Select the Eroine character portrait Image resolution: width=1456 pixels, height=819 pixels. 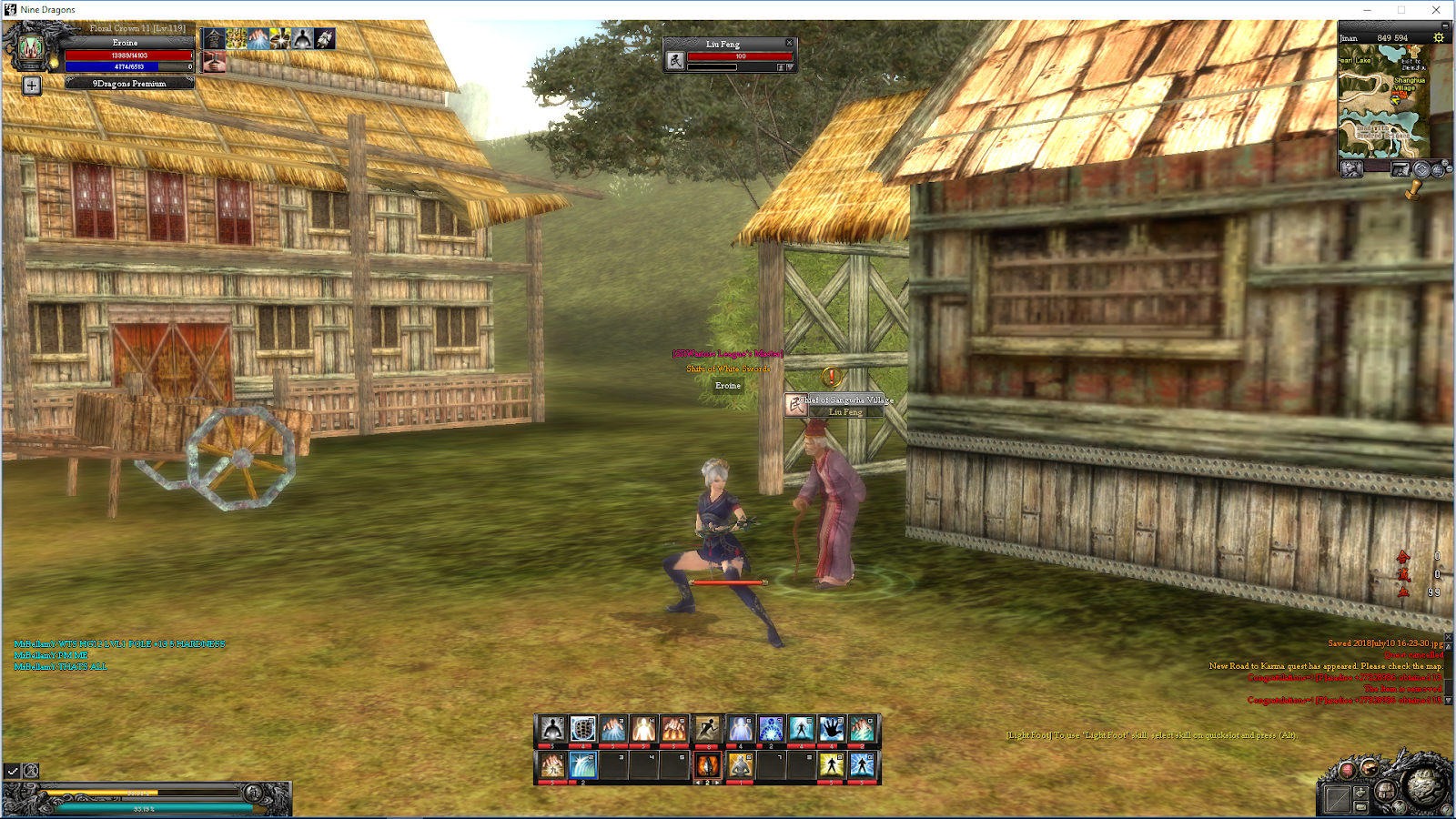[31, 48]
